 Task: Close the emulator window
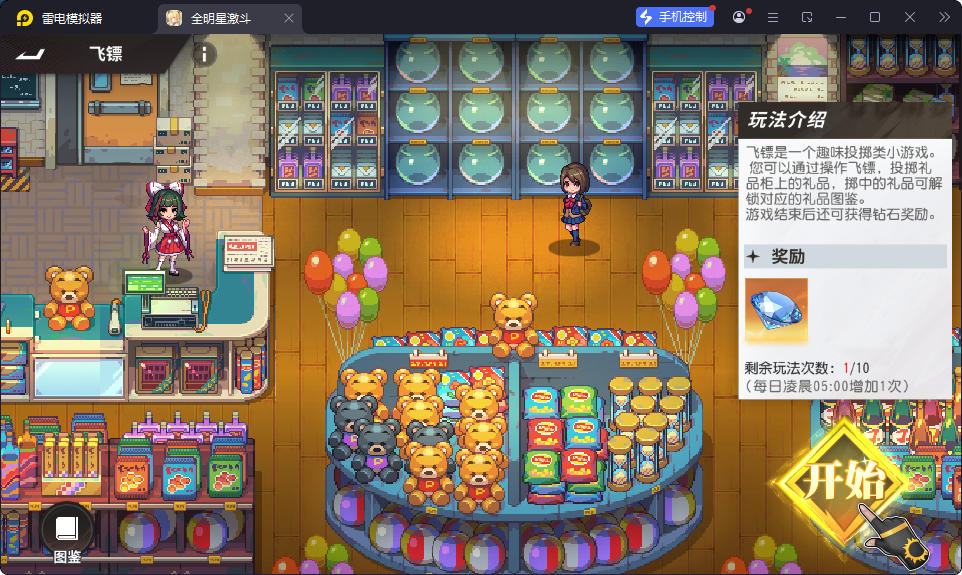(x=910, y=17)
